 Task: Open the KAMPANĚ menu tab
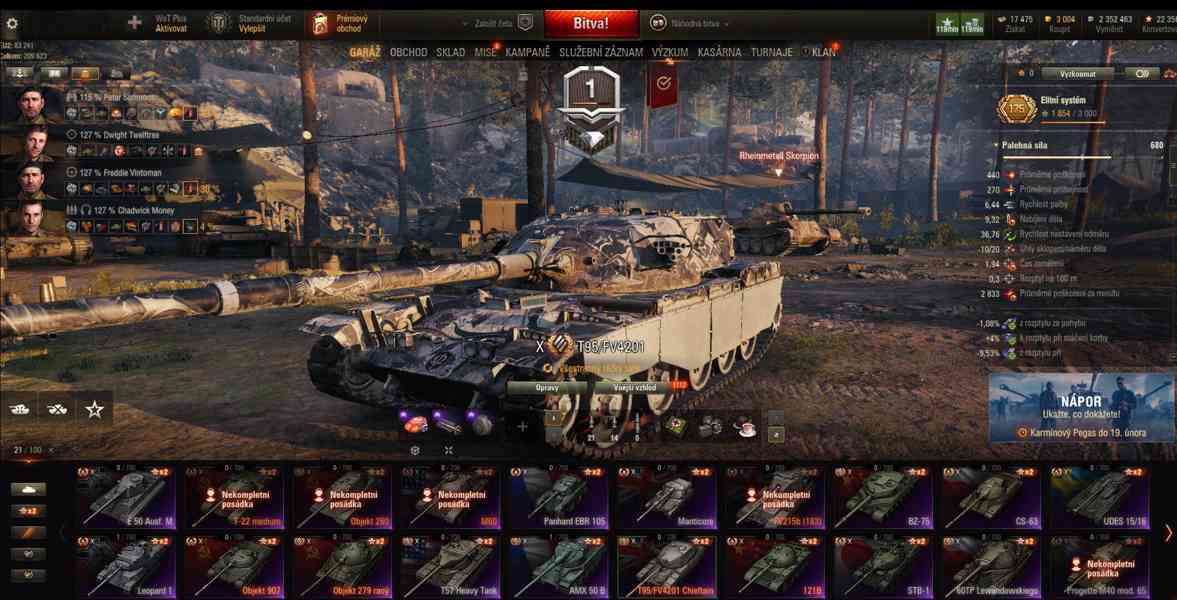[x=527, y=52]
